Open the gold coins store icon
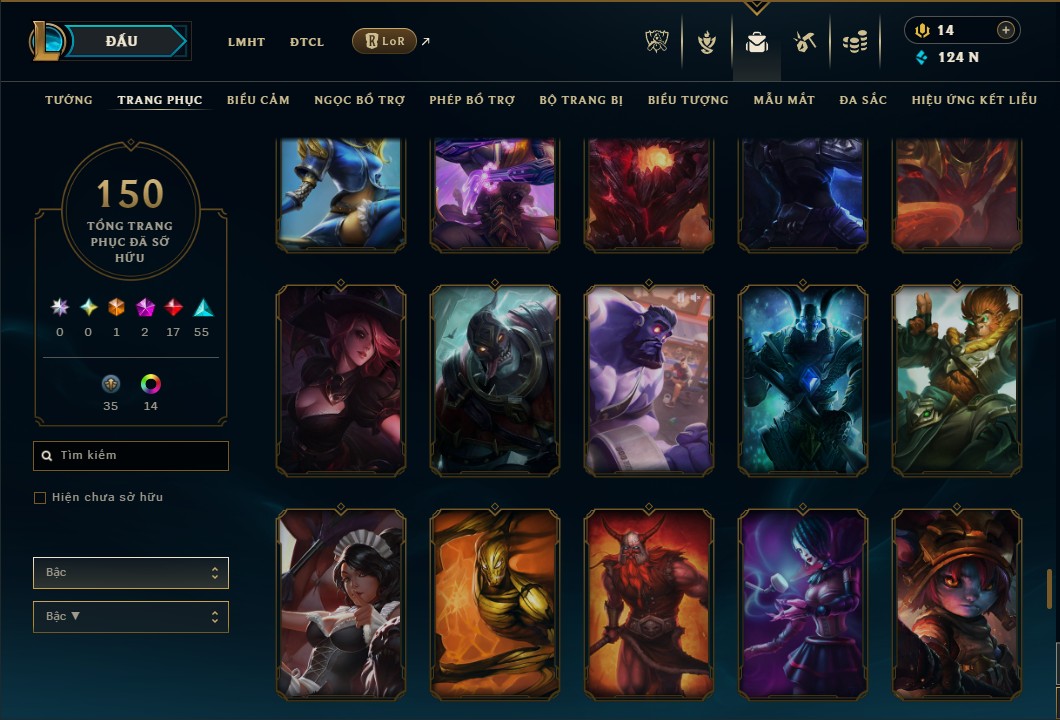The image size is (1060, 720). pyautogui.click(x=854, y=42)
